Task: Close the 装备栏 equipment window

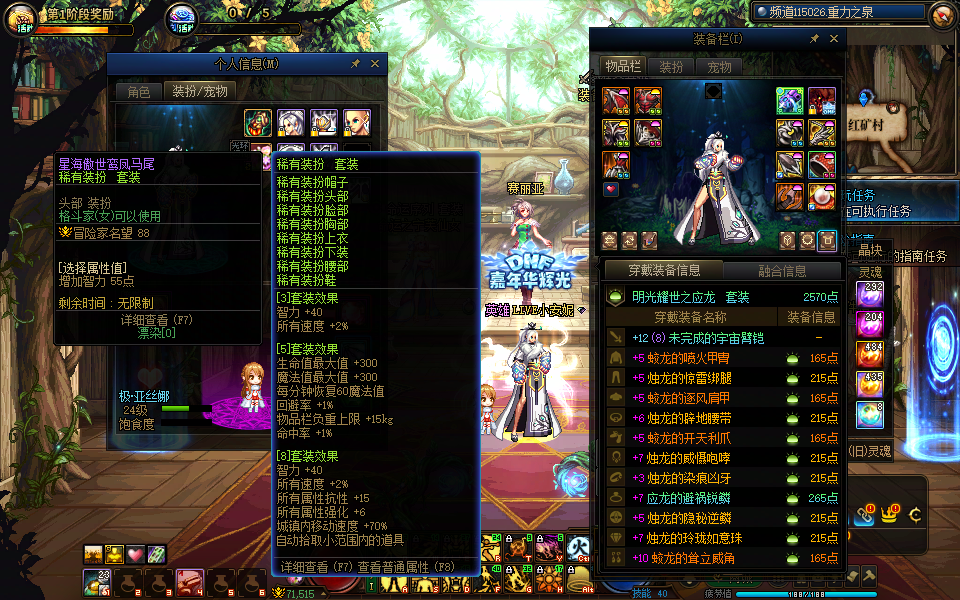Action: (x=834, y=38)
